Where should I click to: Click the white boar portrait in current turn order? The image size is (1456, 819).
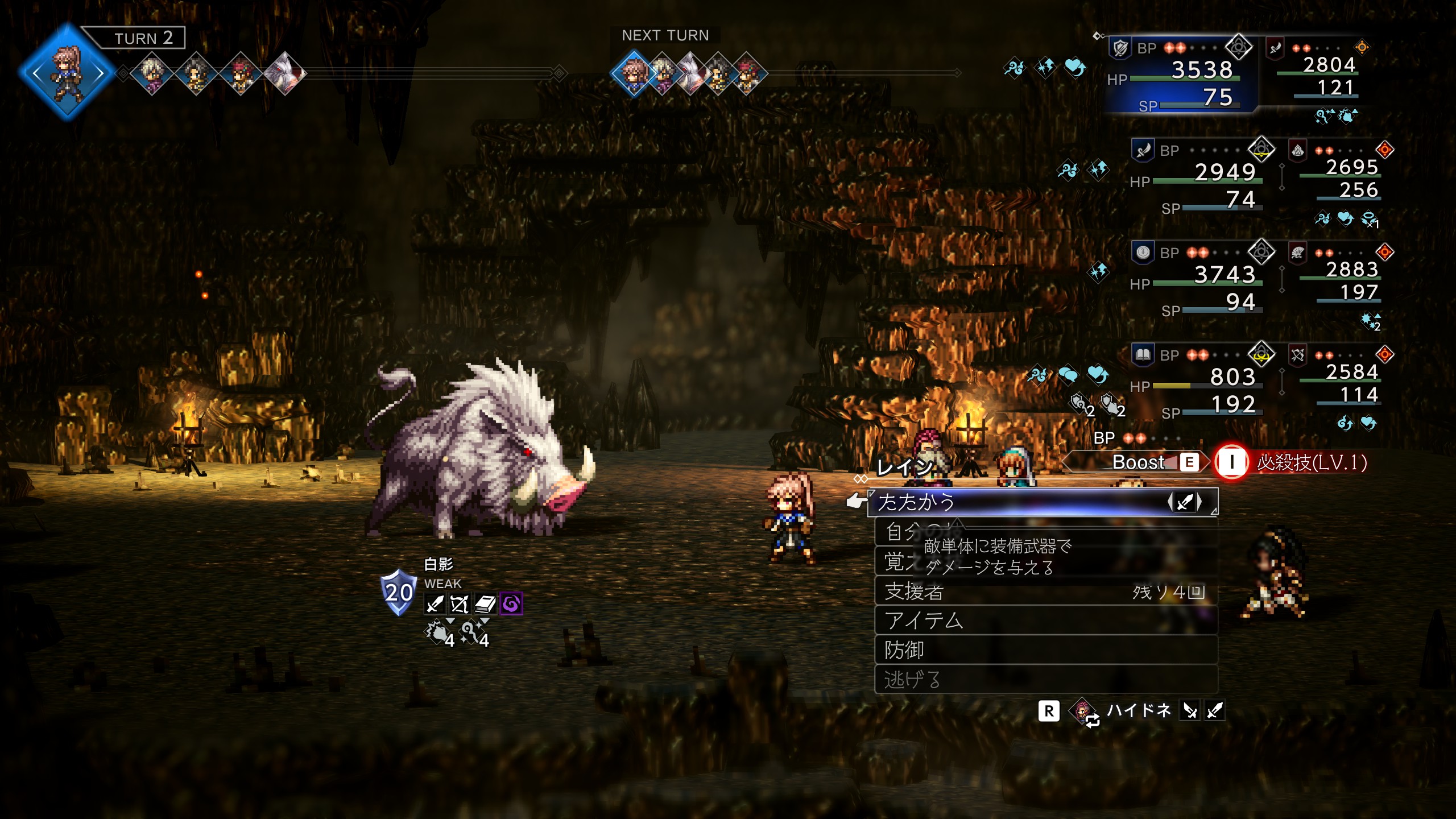286,73
